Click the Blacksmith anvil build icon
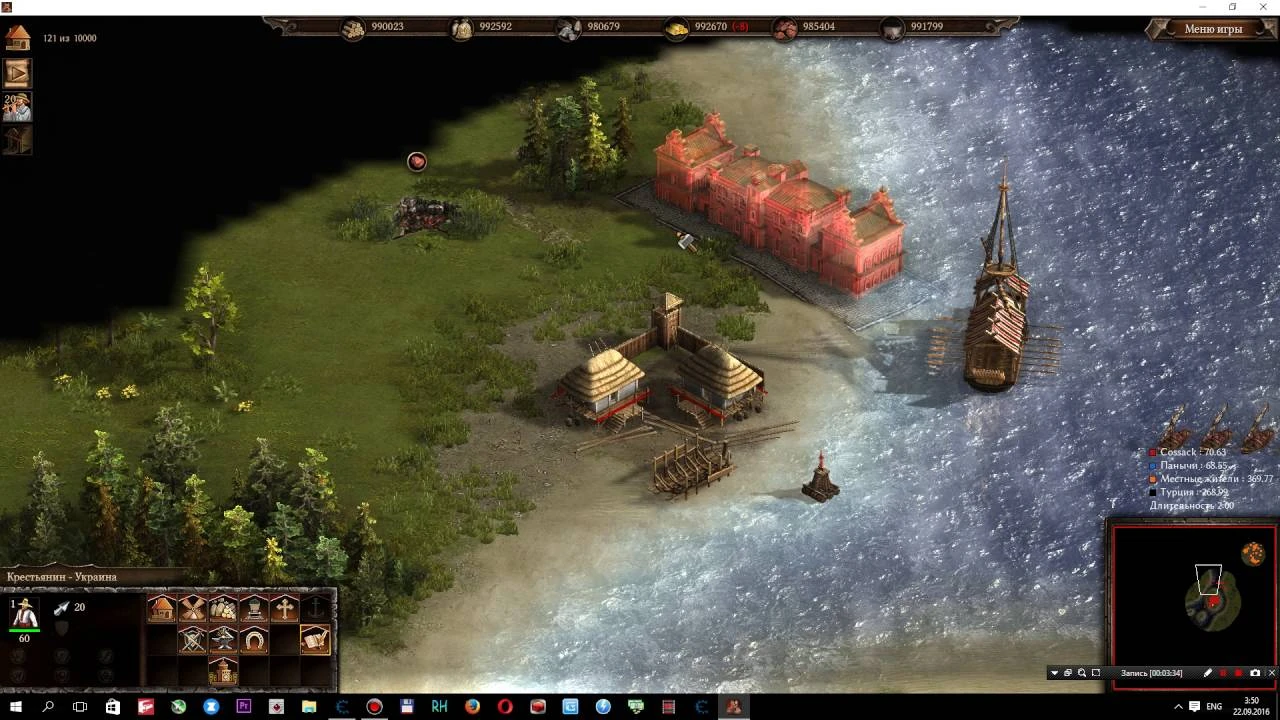Screen dimensions: 1280x720 (x=223, y=639)
